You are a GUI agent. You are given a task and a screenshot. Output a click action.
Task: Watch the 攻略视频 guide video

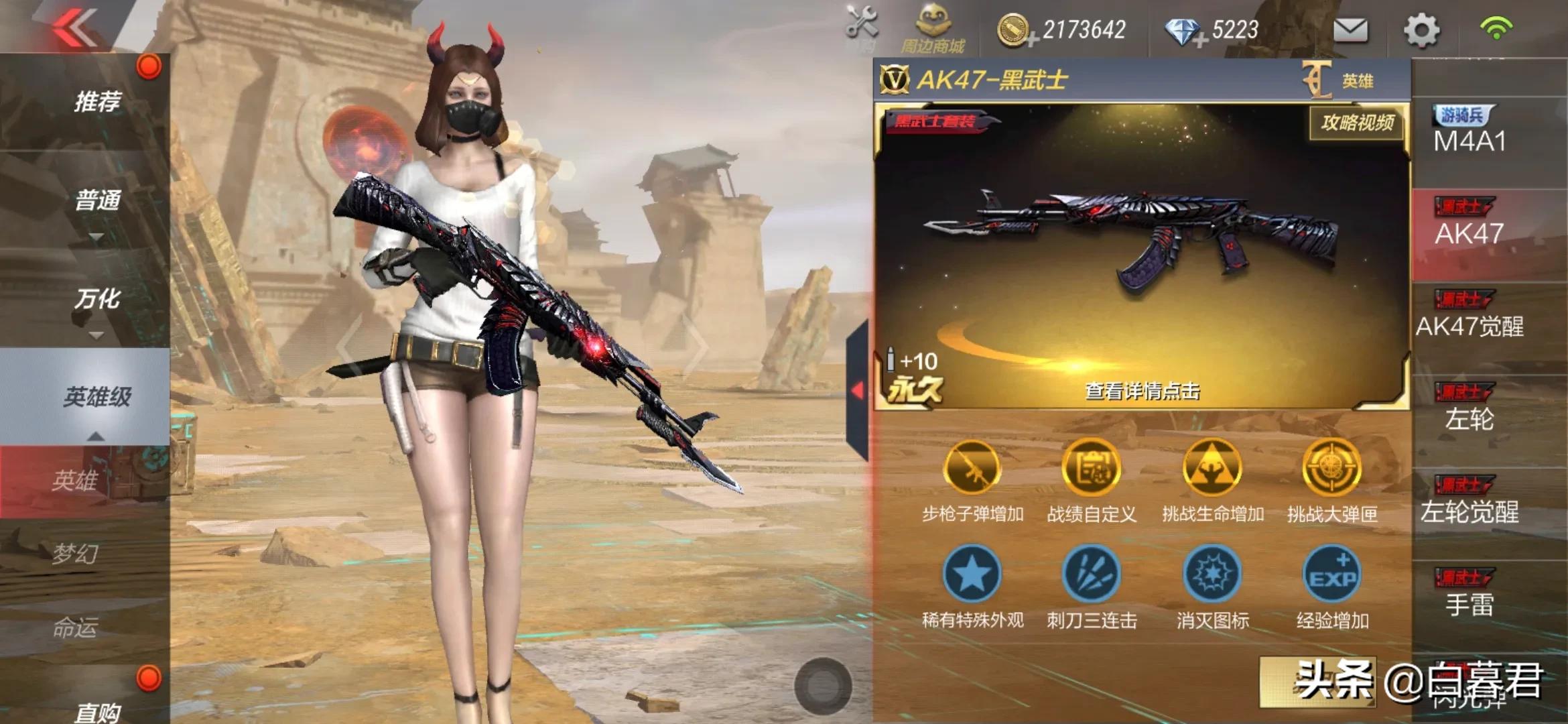click(1358, 122)
